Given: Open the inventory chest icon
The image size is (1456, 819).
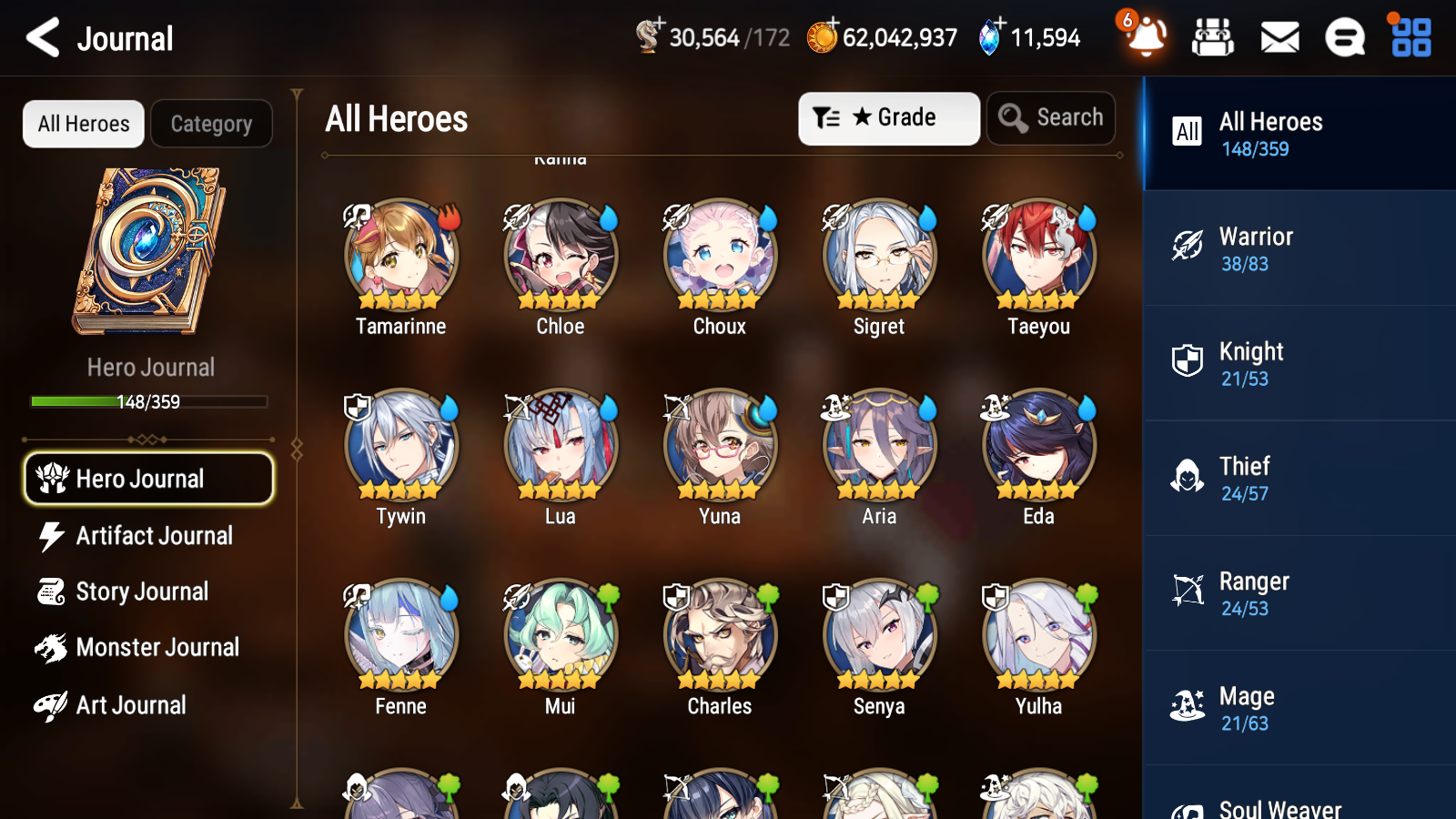Looking at the screenshot, I should (x=1214, y=37).
